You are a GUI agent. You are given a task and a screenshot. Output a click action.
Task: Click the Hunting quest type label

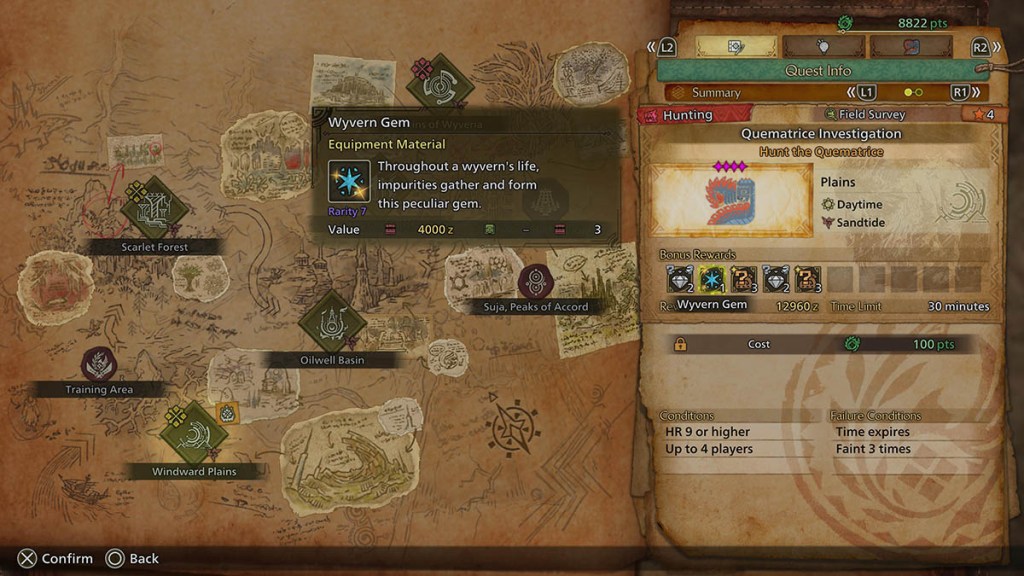(x=688, y=115)
